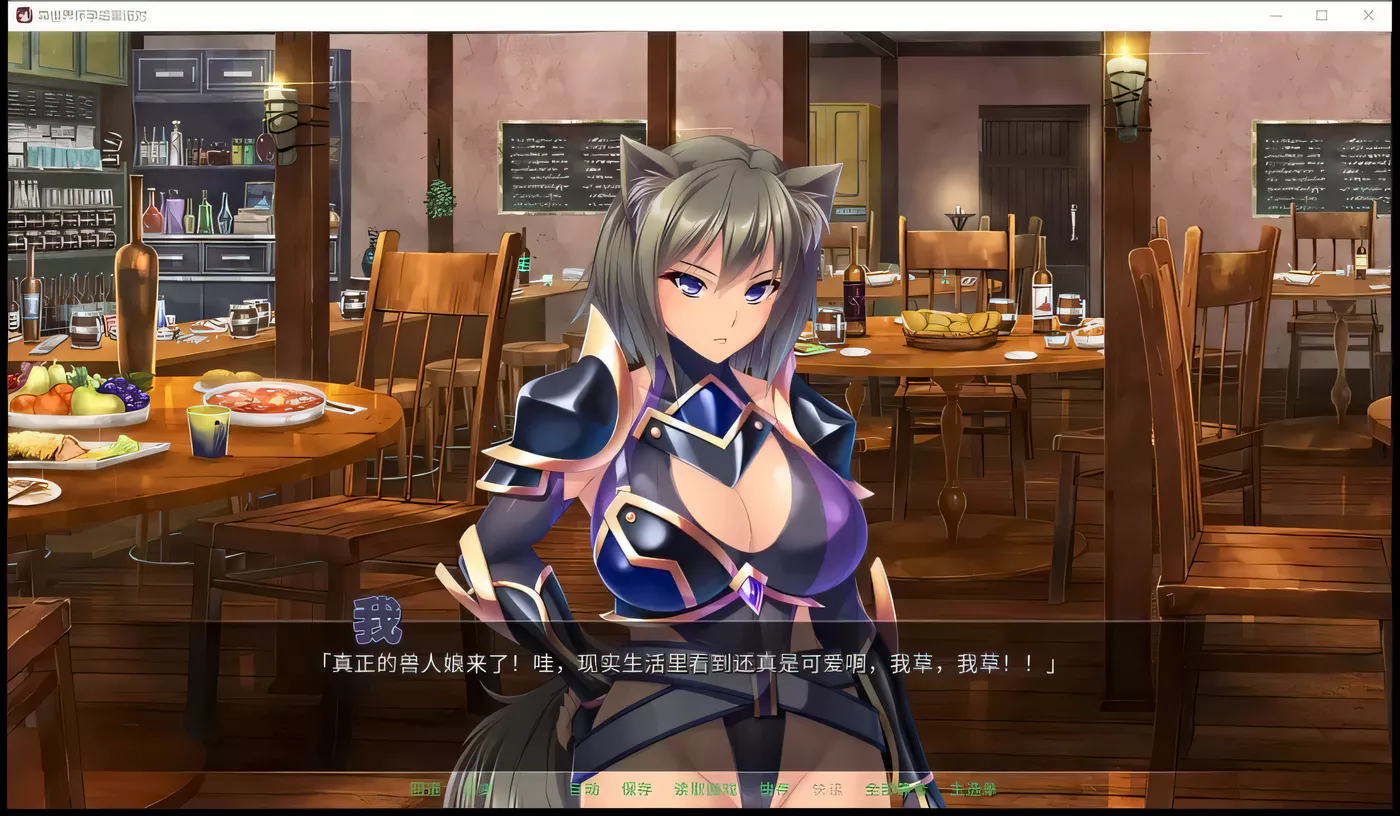The height and width of the screenshot is (816, 1400).
Task: Open the 读取游戏 load game screen
Action: (x=704, y=790)
